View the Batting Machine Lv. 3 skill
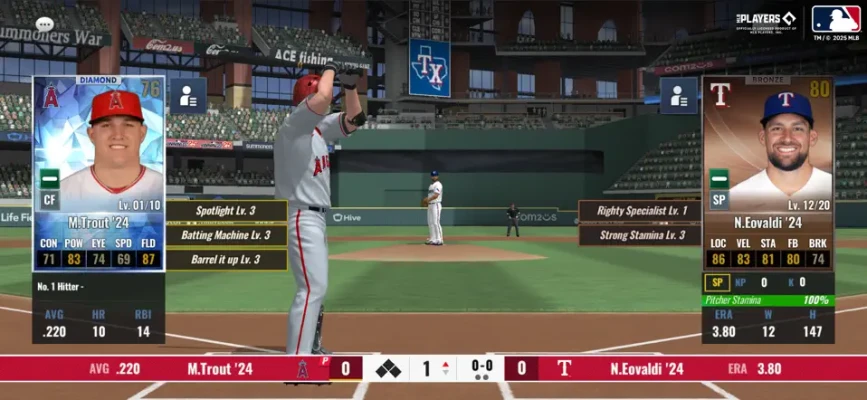This screenshot has height=400, width=867. click(227, 235)
